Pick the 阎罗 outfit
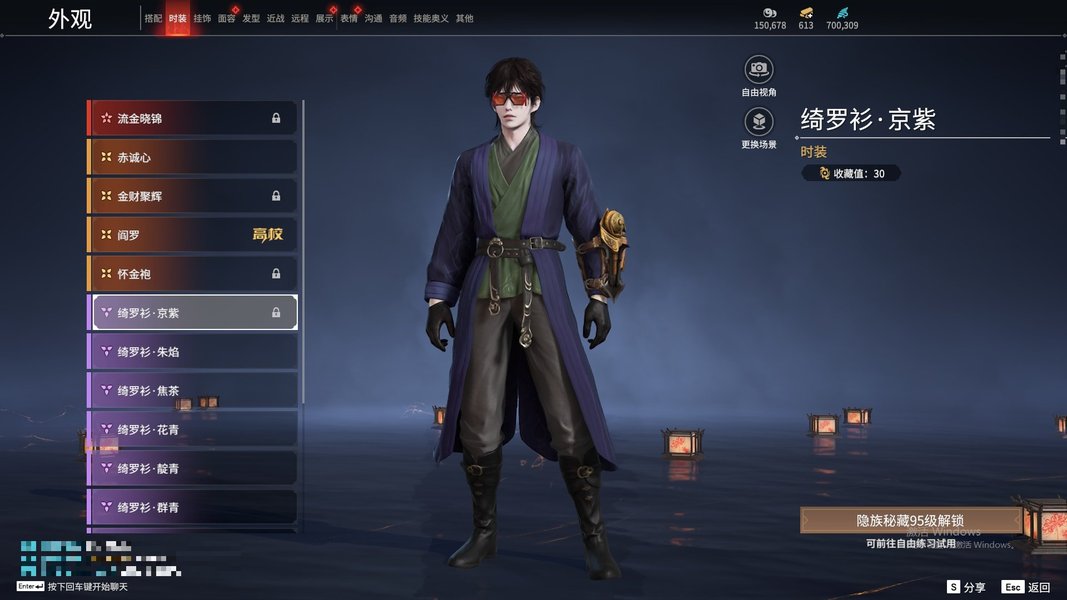The height and width of the screenshot is (600, 1067). pos(193,235)
